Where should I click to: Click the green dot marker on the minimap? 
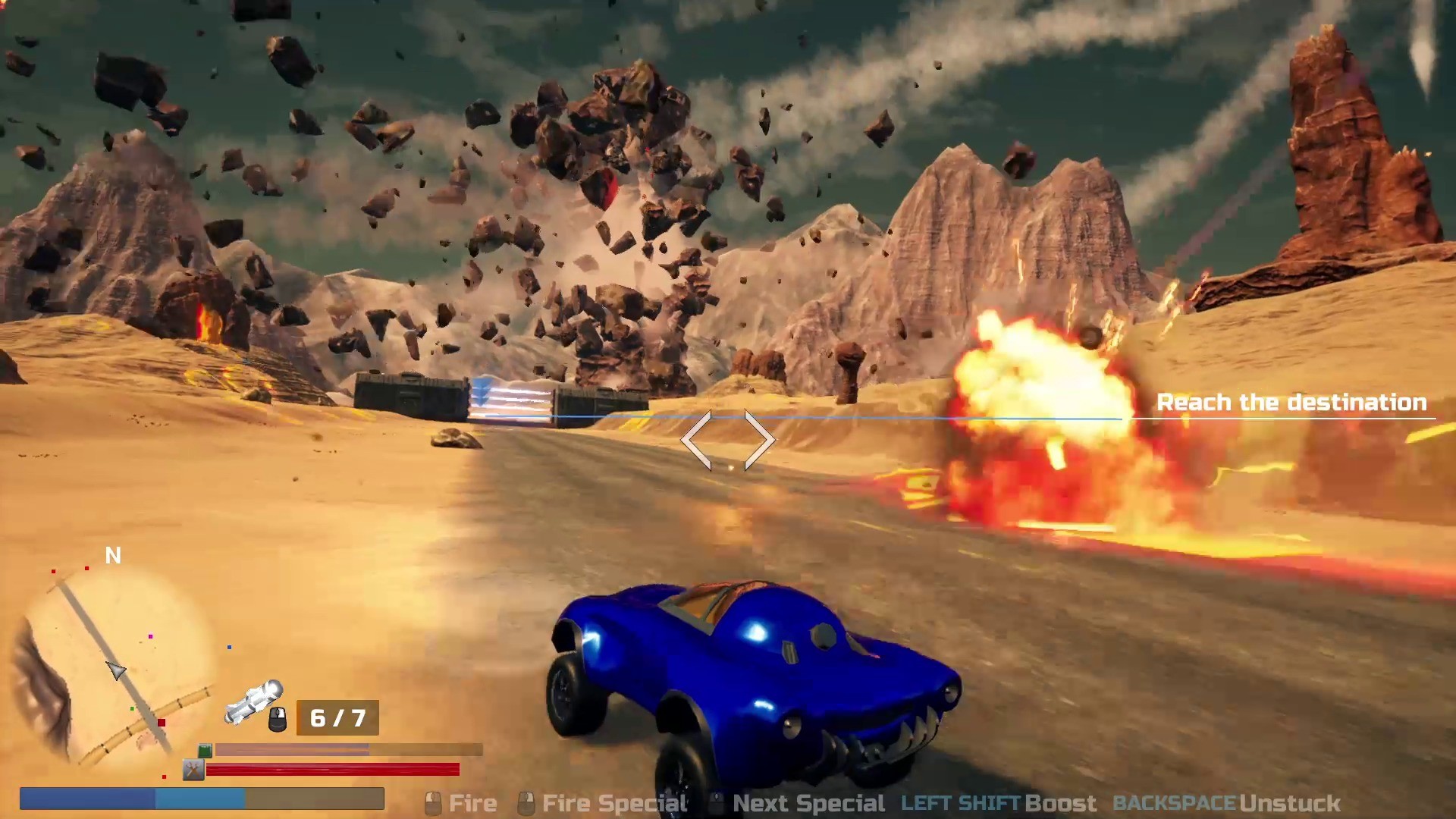pyautogui.click(x=132, y=708)
